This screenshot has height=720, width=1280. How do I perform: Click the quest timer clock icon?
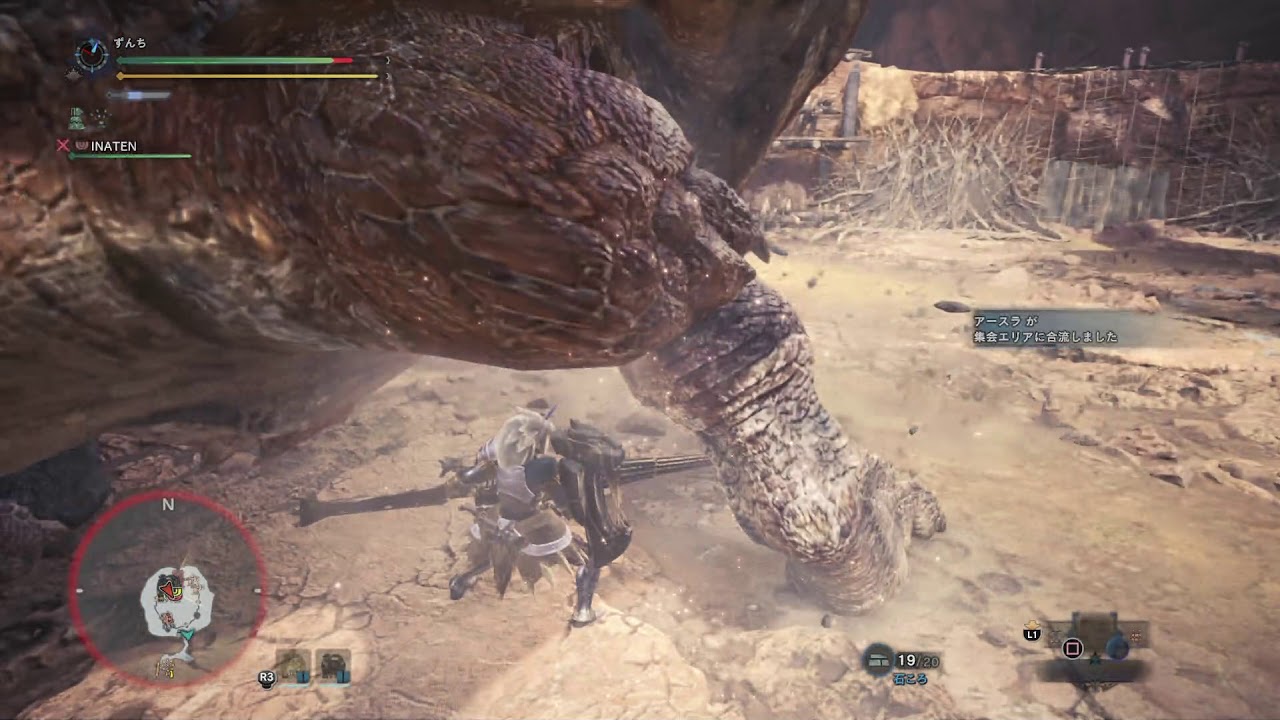point(92,57)
